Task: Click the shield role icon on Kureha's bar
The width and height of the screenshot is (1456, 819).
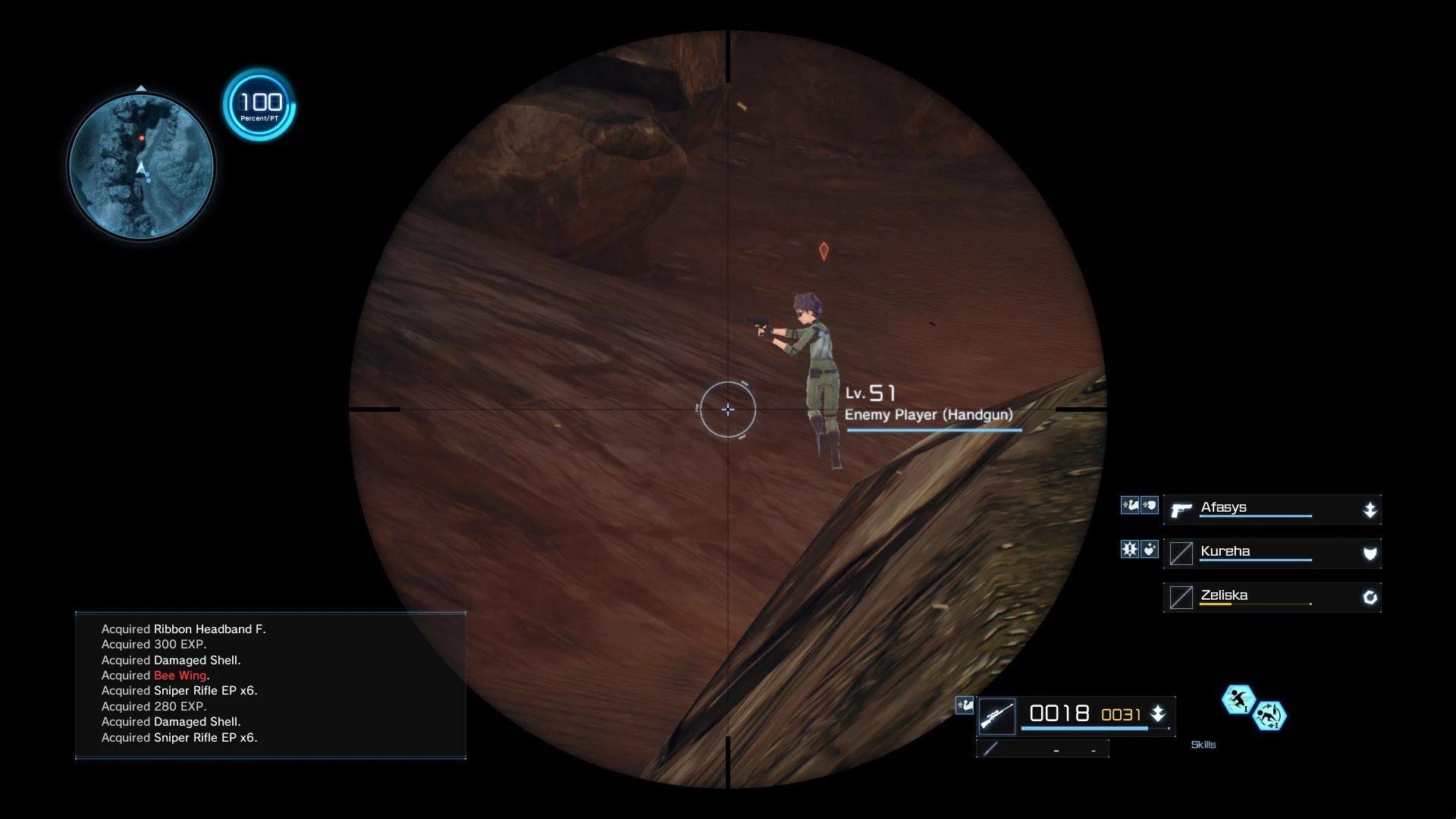Action: [x=1370, y=554]
